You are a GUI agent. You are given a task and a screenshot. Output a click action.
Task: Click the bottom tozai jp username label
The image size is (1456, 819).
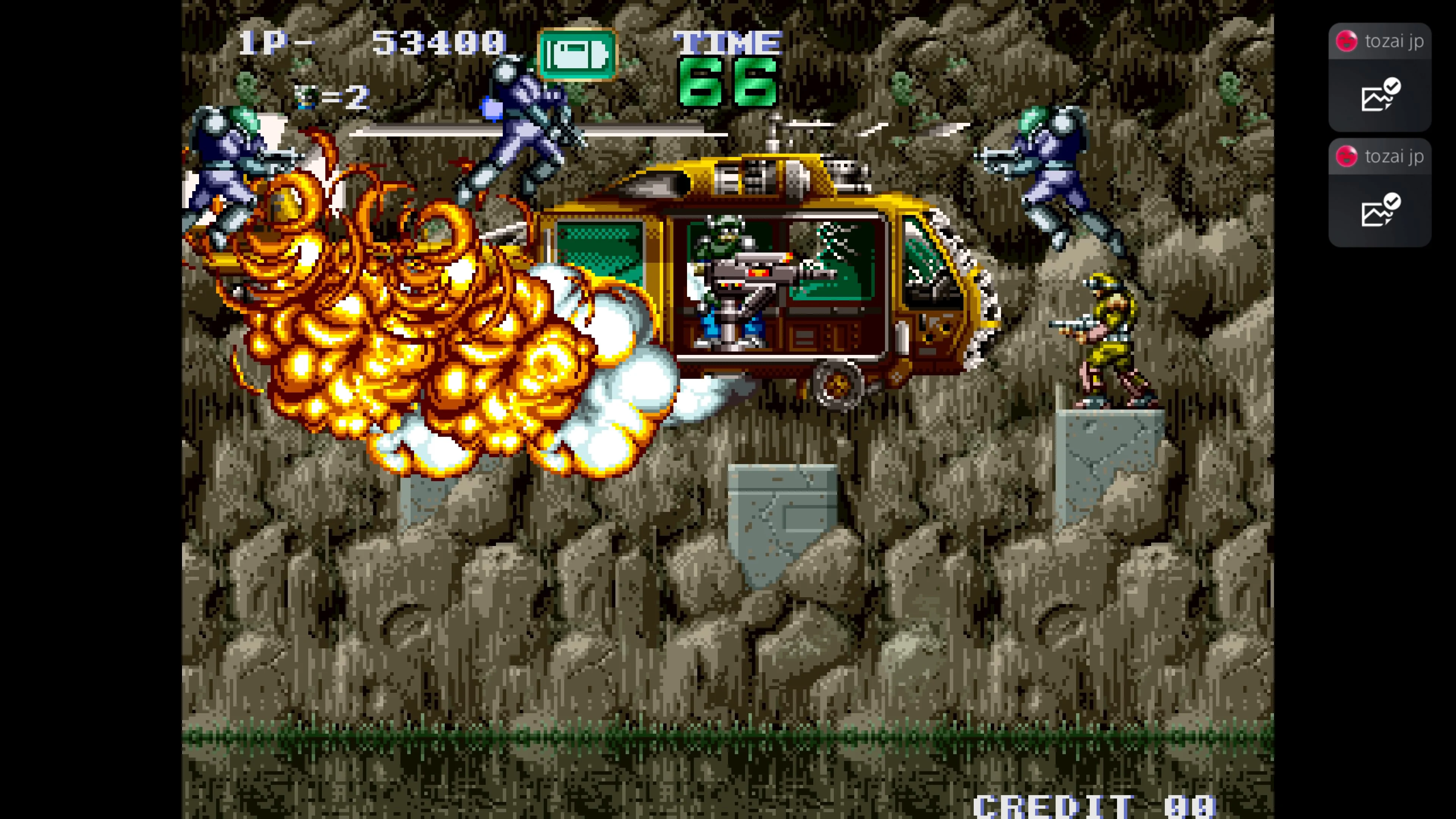(1395, 157)
